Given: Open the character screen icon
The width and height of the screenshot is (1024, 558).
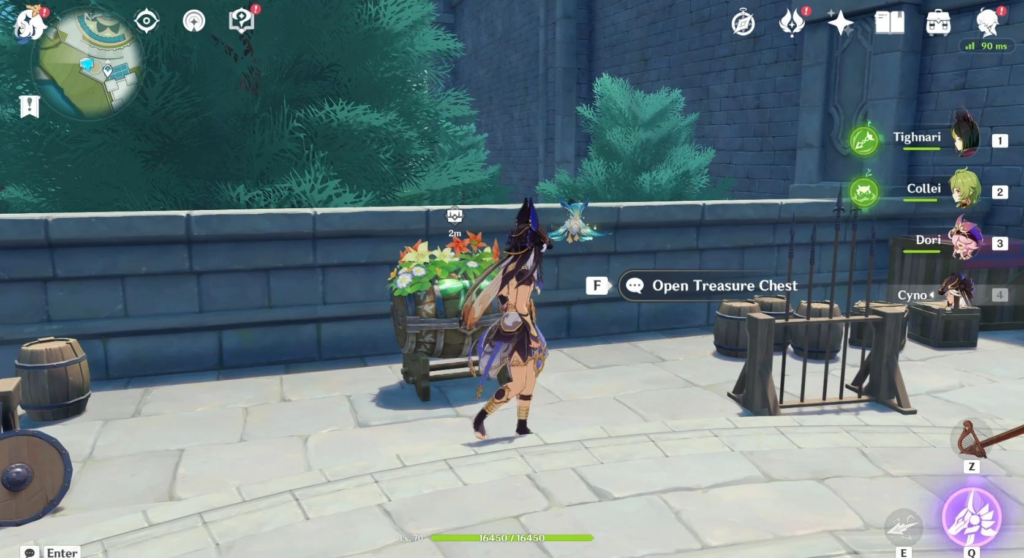Looking at the screenshot, I should pos(988,22).
